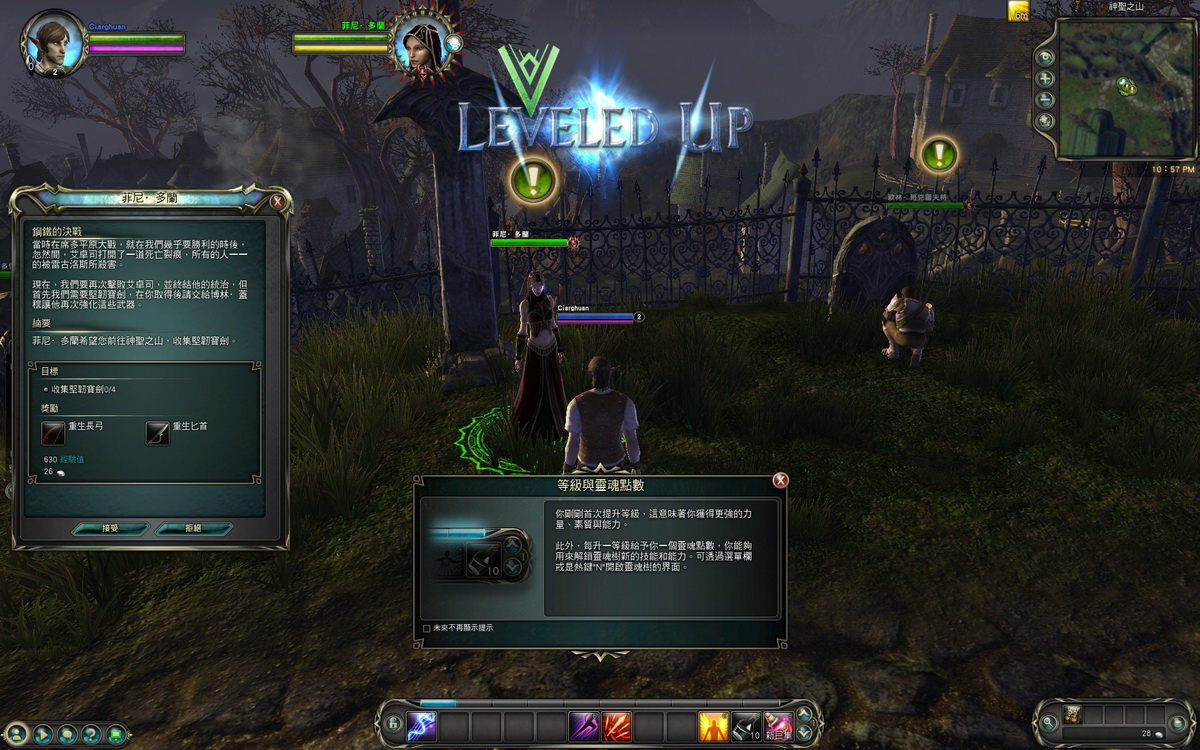Screen dimensions: 1200x750
Task: Select the 重生匕首 reward icon
Action: [158, 432]
